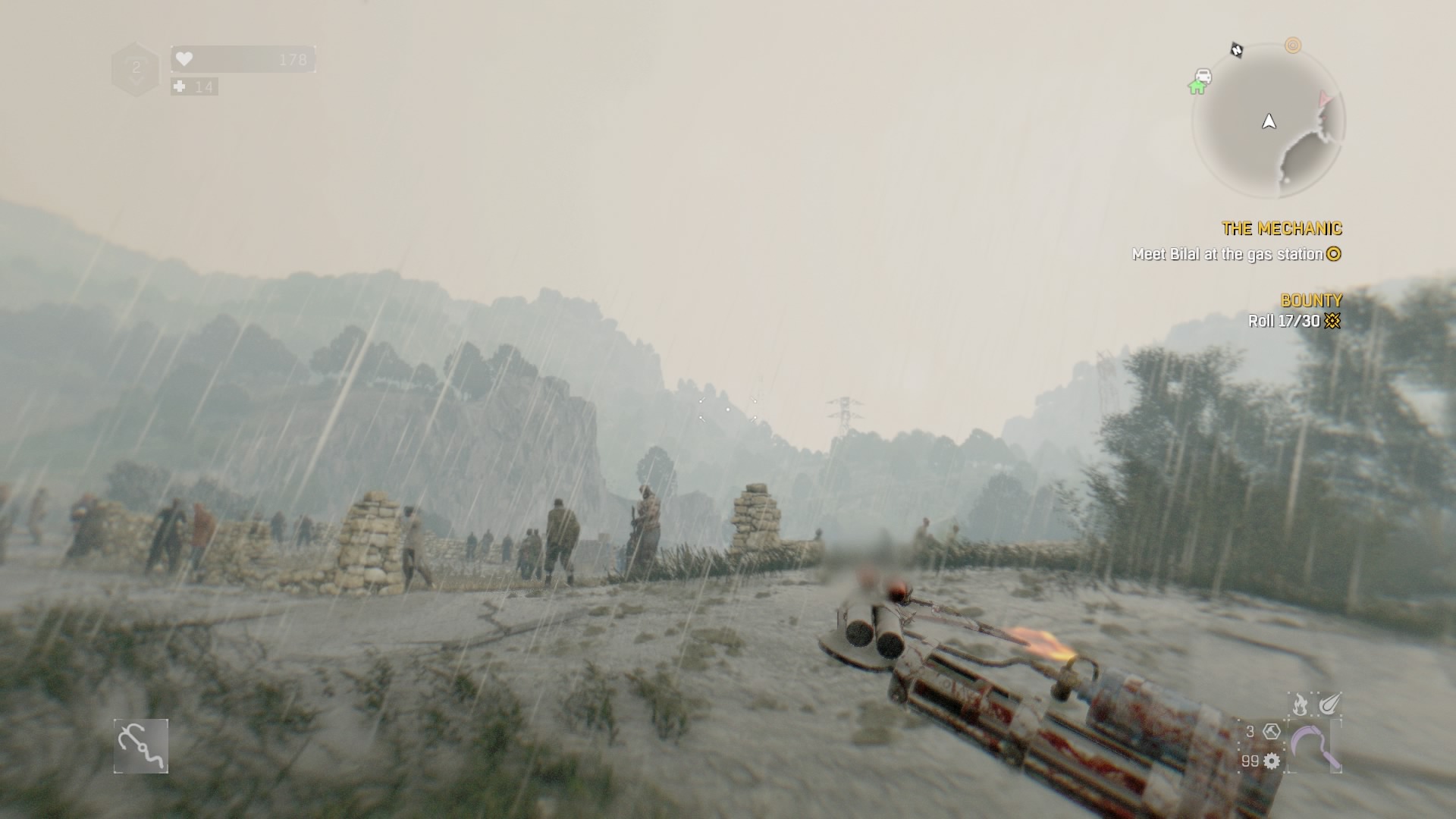Click the BOUNTY star emblem icon

click(1332, 321)
